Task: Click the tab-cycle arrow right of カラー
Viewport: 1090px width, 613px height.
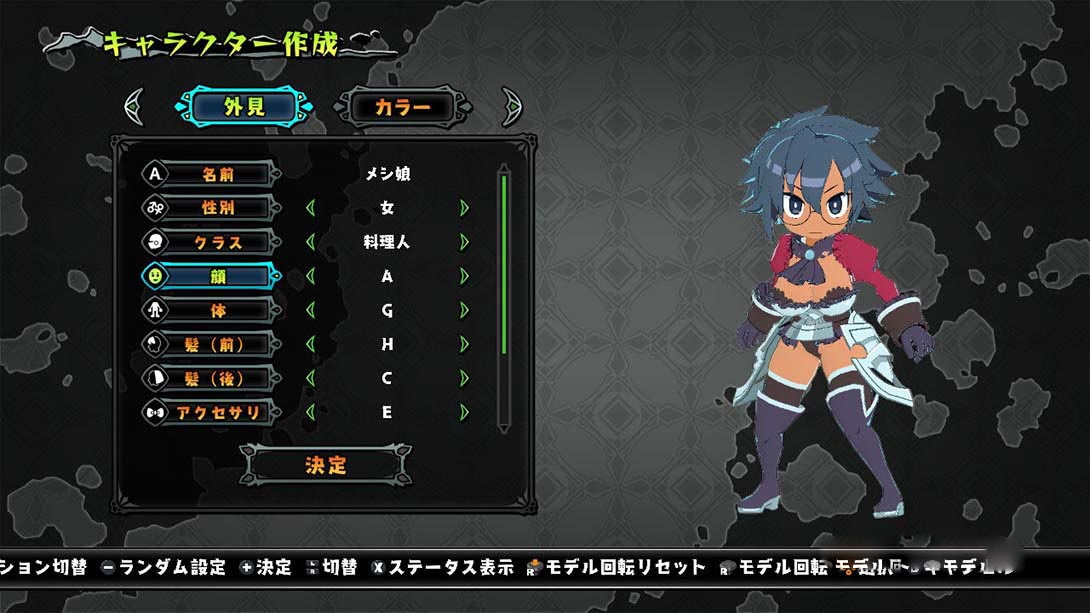Action: pyautogui.click(x=511, y=106)
